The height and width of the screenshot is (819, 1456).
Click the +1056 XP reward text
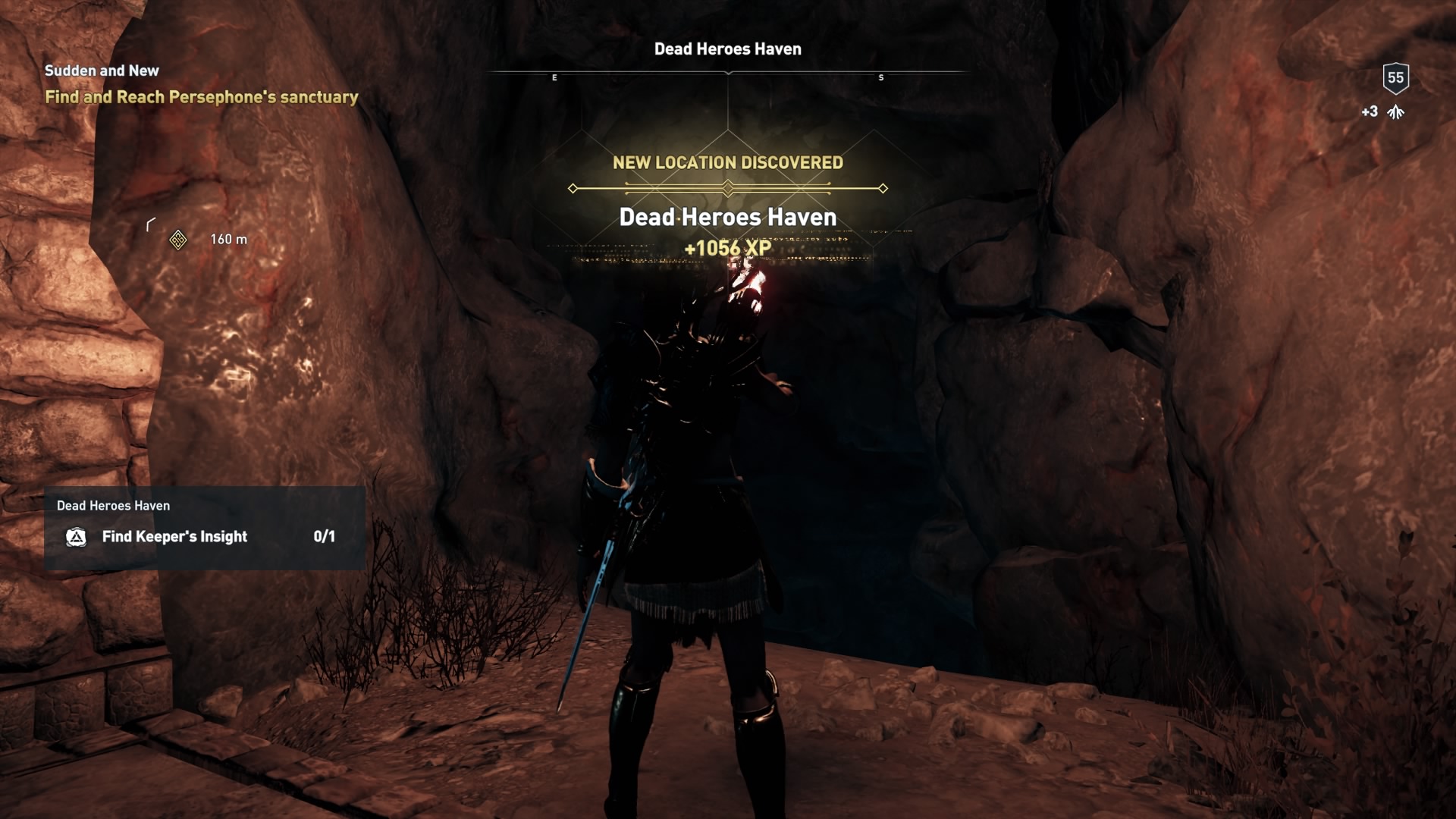coord(728,246)
